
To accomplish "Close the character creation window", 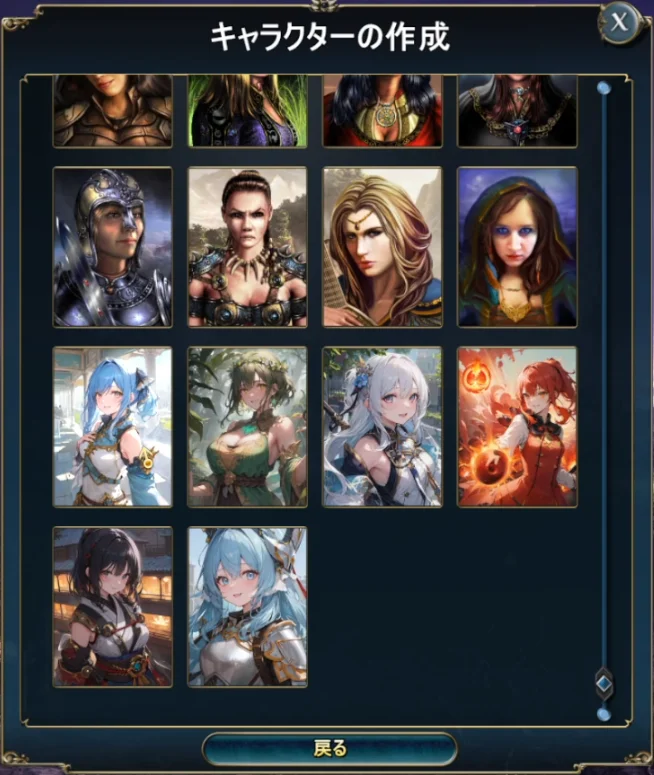I will click(x=620, y=22).
